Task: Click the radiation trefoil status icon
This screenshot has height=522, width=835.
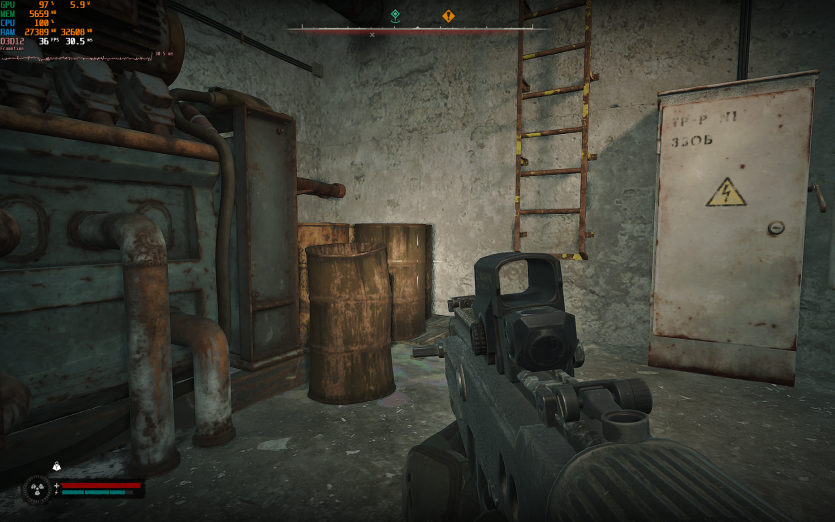Action: [x=38, y=488]
